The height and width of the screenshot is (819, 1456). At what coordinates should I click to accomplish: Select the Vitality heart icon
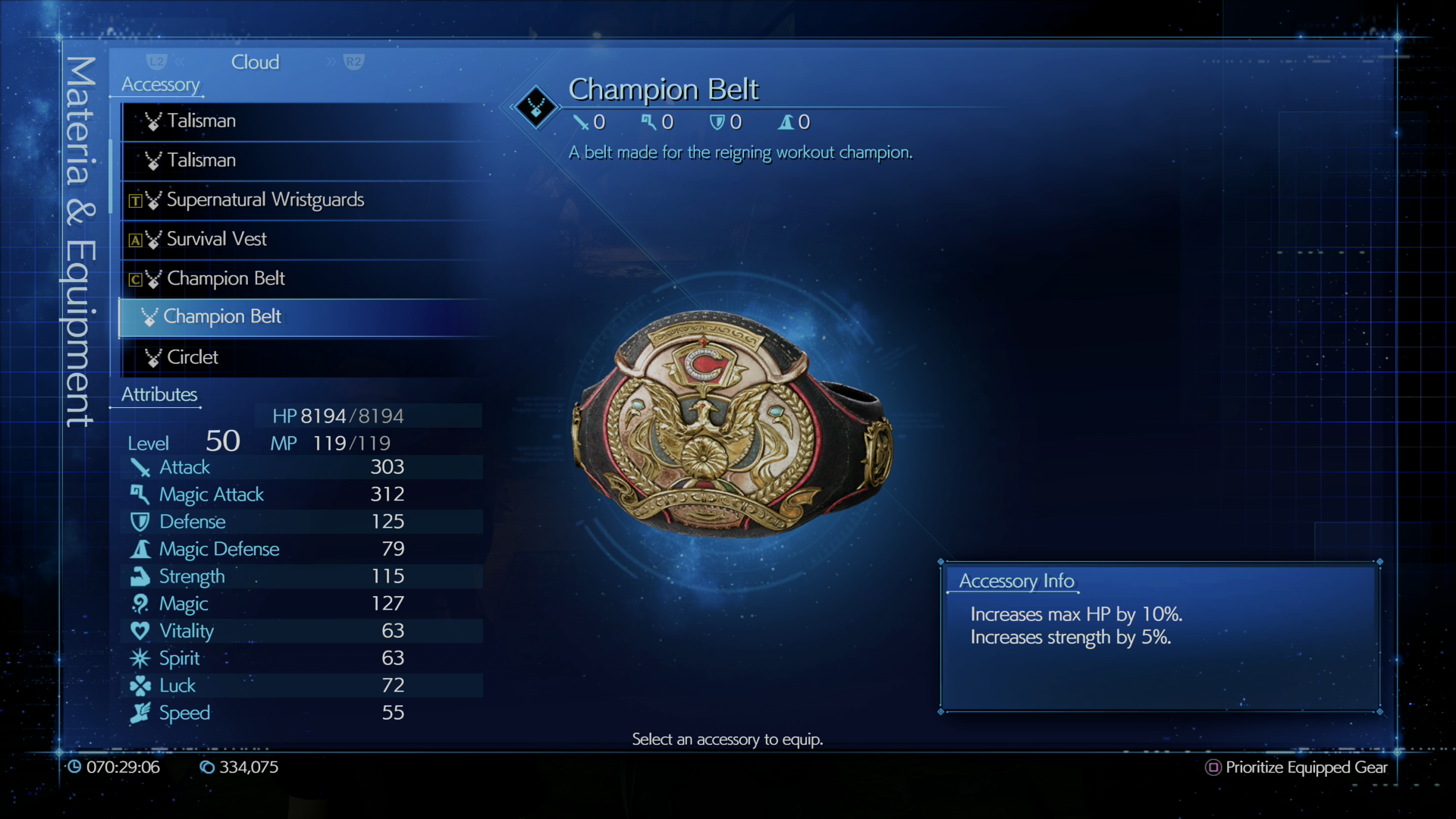pyautogui.click(x=141, y=631)
